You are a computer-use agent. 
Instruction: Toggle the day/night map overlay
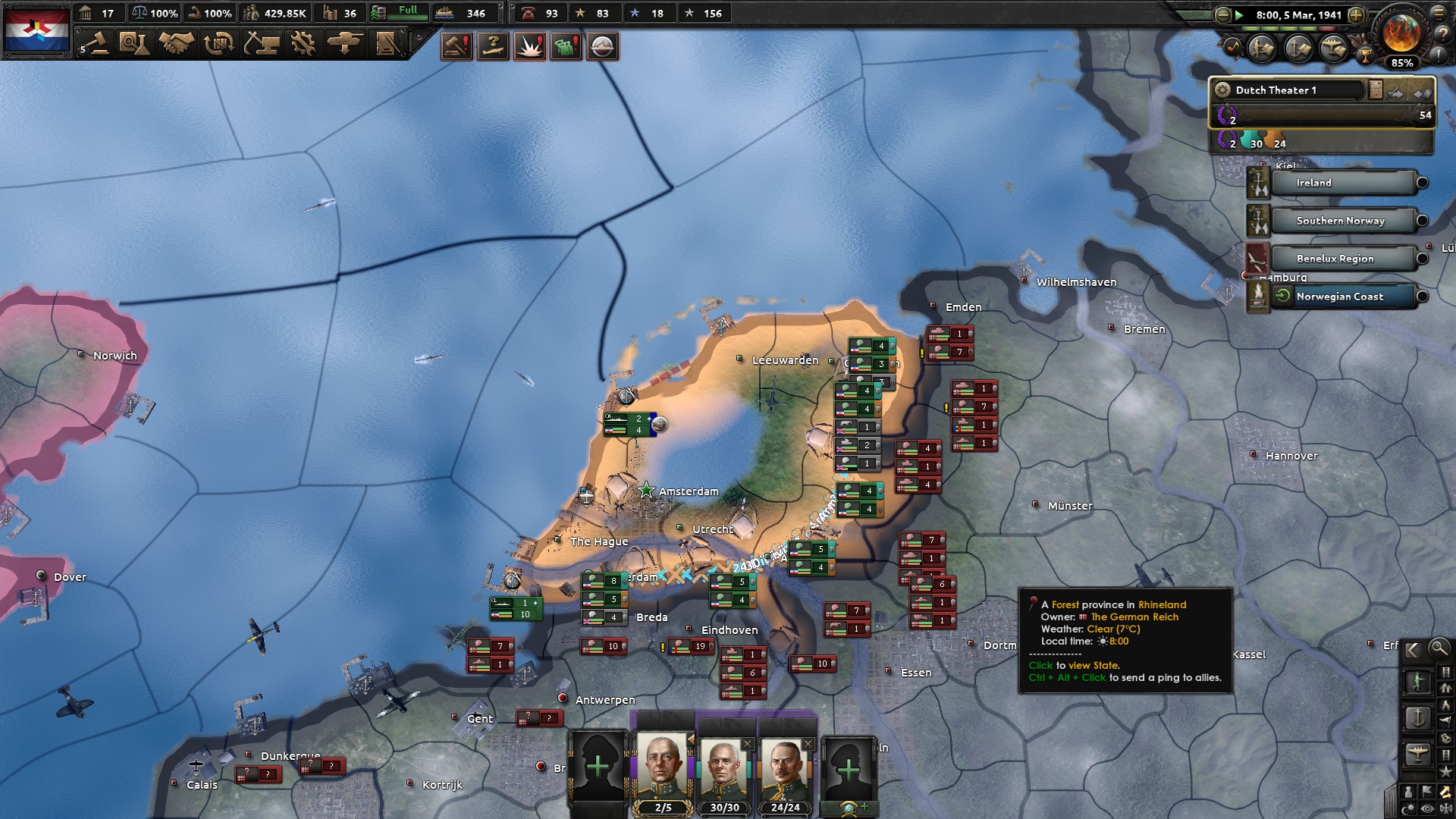1408,807
